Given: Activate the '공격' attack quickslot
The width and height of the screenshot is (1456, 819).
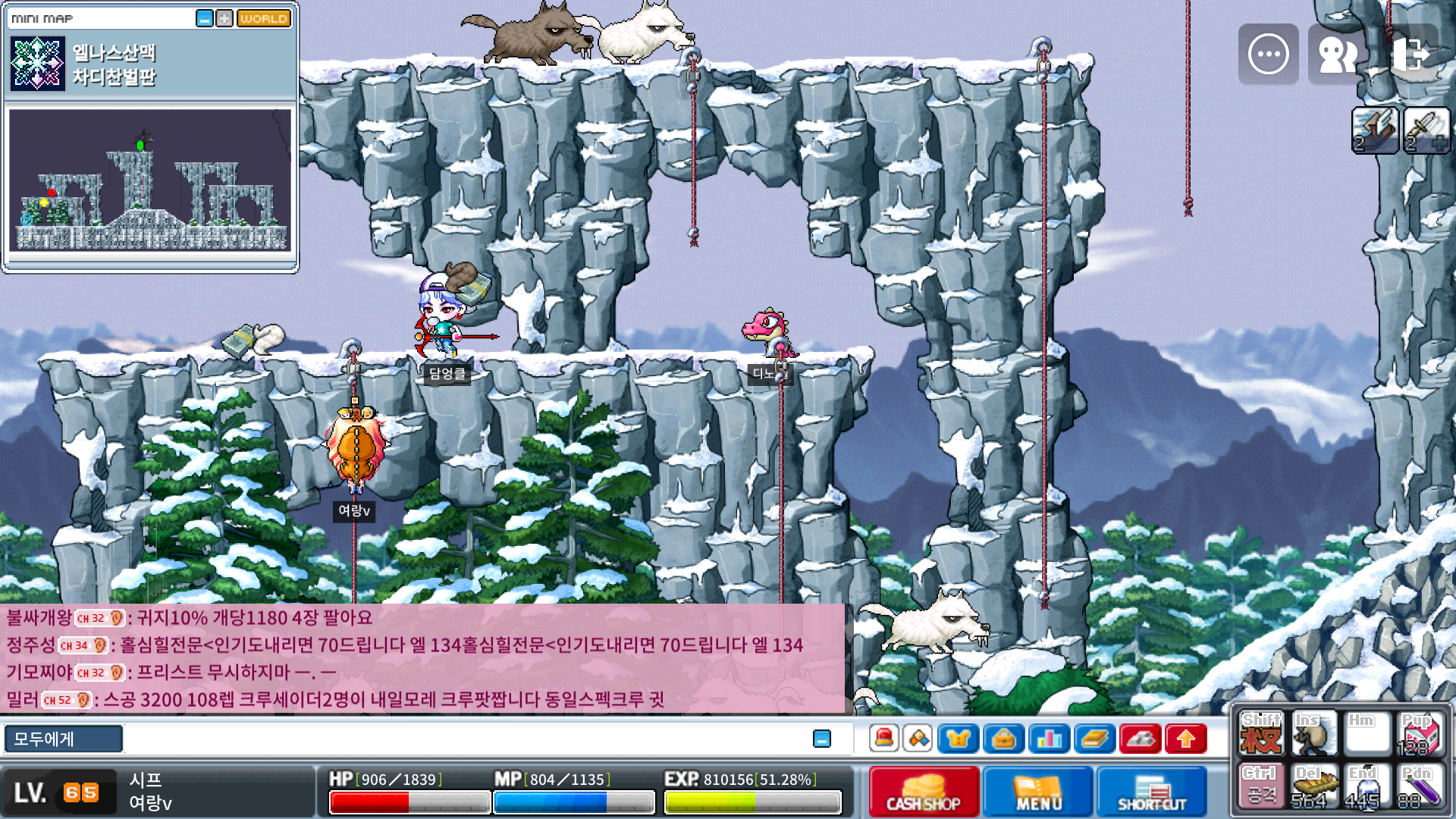Looking at the screenshot, I should [1260, 787].
